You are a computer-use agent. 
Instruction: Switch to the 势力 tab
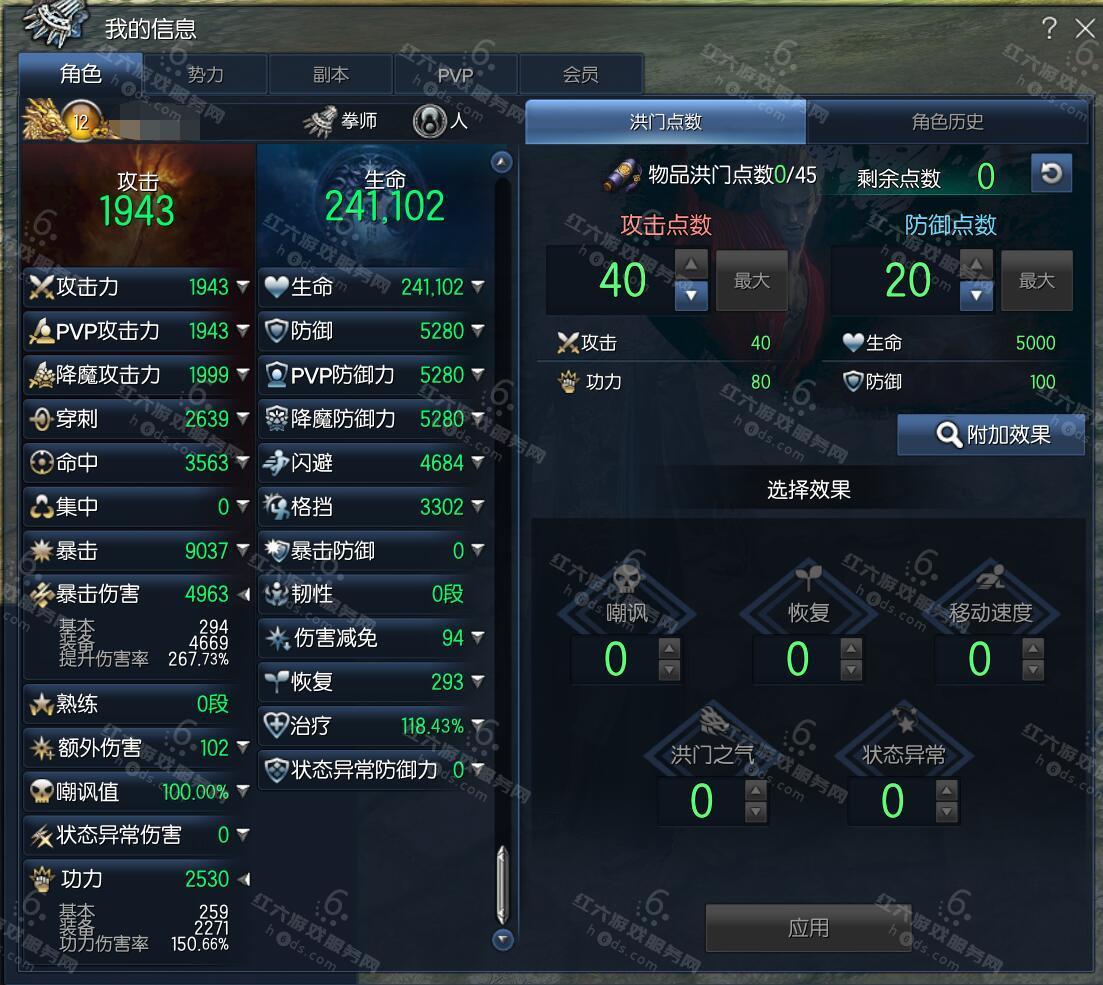pos(205,75)
